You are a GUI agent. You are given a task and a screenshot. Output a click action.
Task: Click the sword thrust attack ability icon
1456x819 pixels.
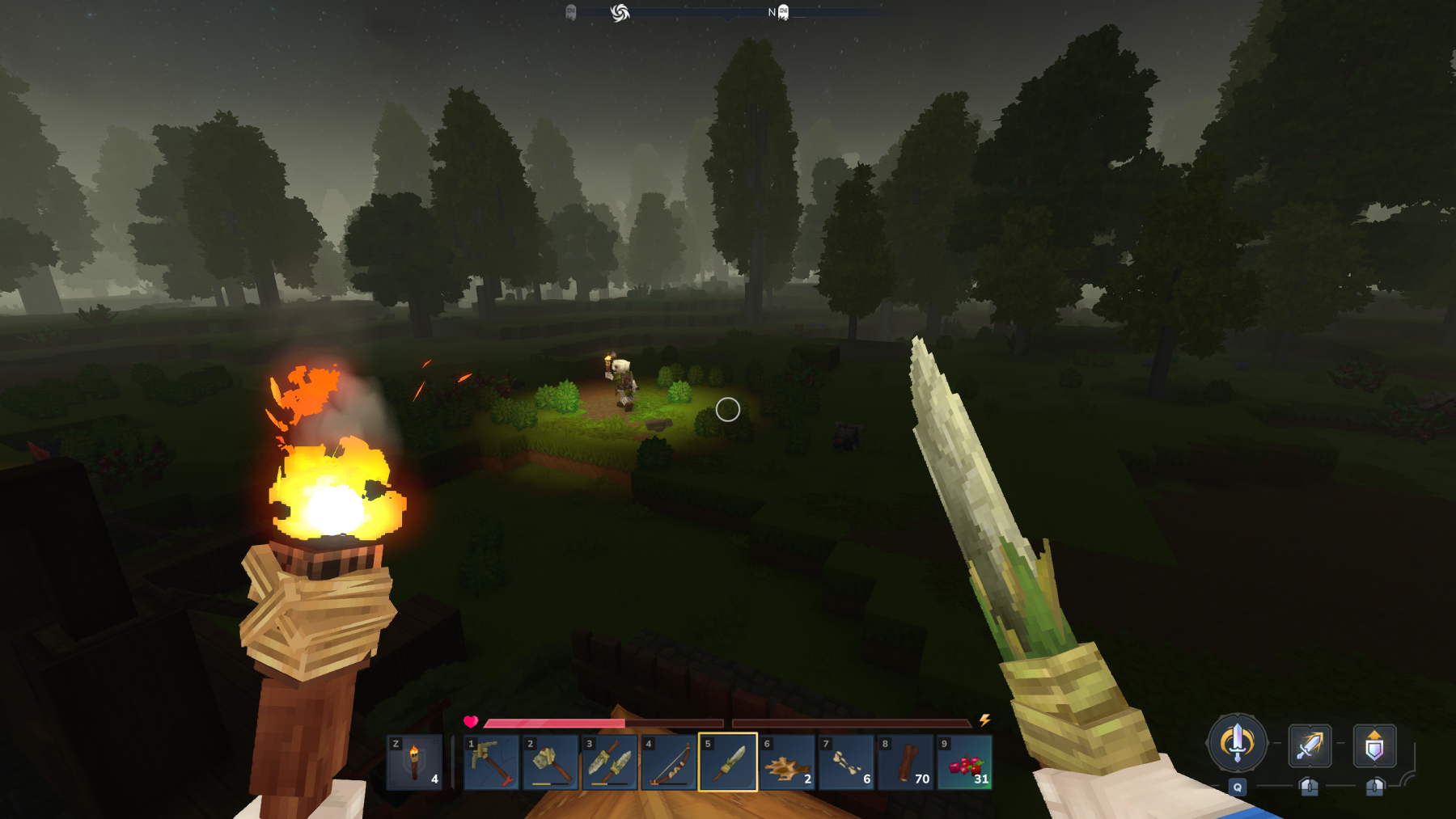click(1310, 745)
